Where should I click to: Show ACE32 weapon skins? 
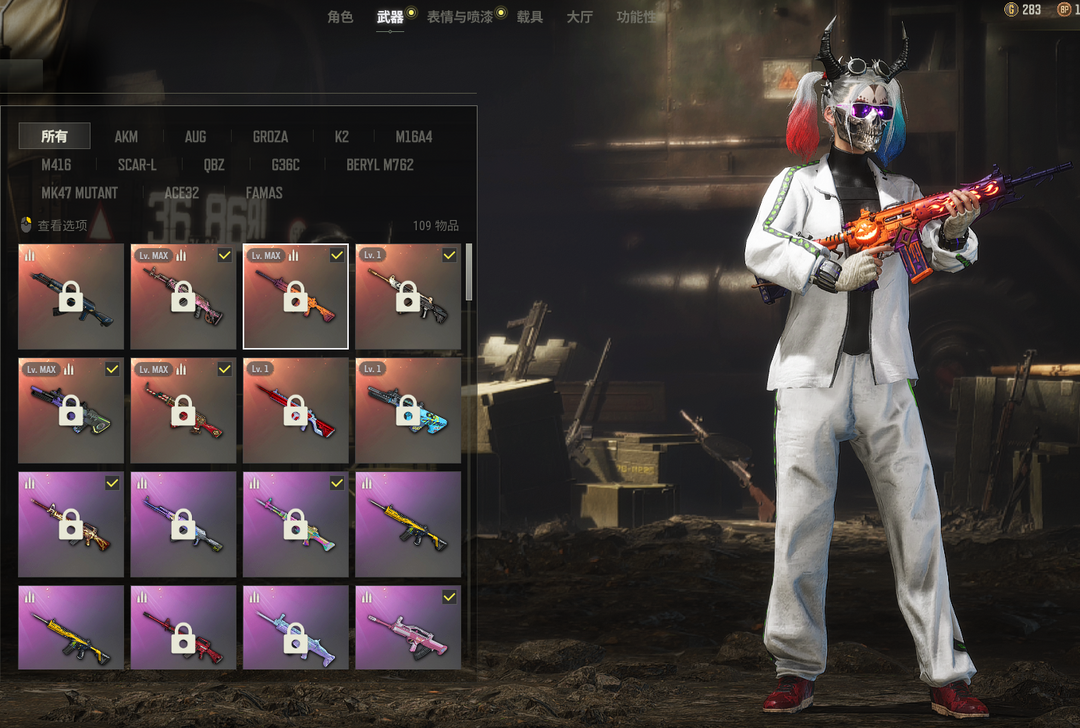[x=181, y=192]
